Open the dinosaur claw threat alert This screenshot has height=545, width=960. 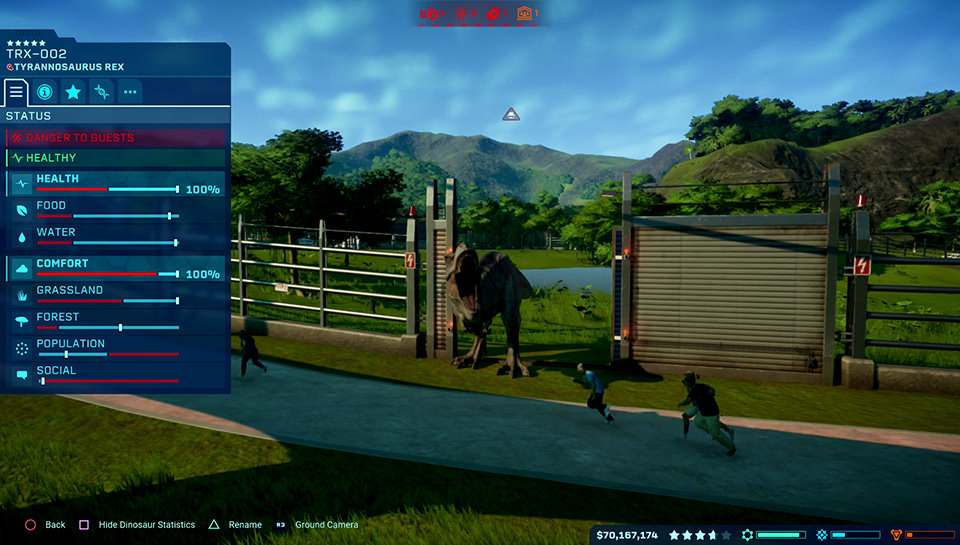click(462, 13)
